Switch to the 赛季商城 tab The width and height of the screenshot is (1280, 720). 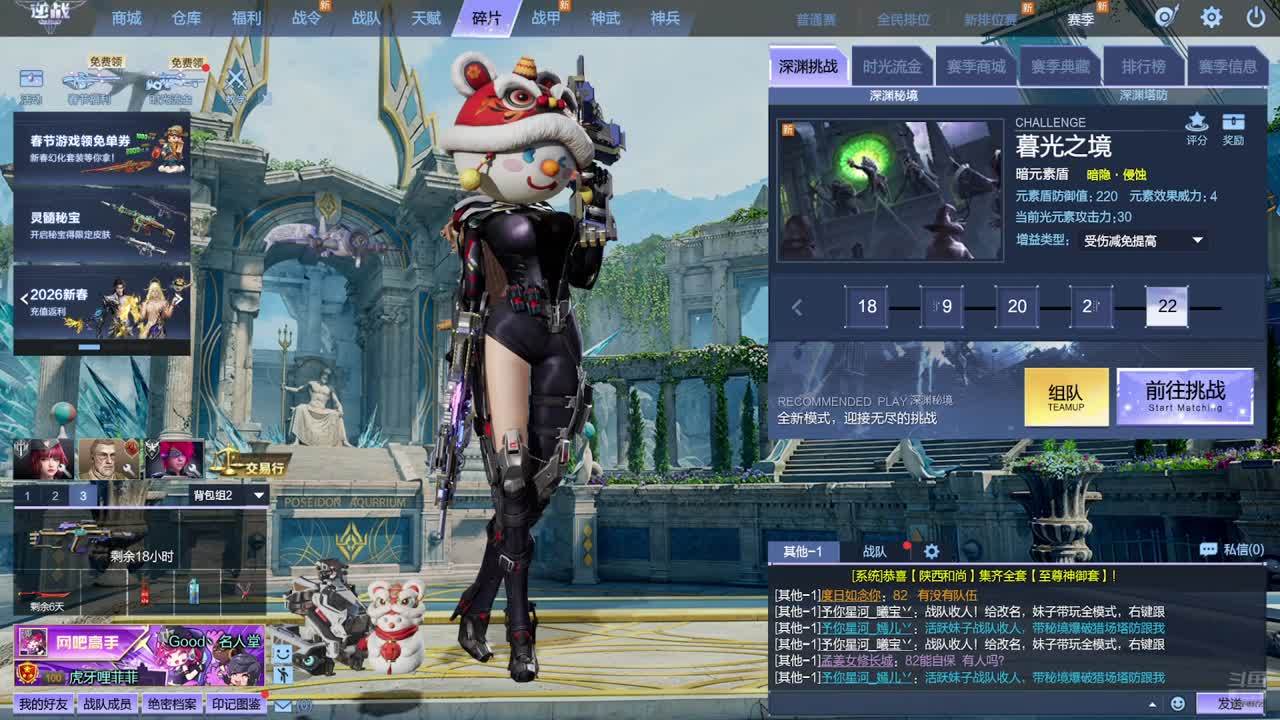pos(976,67)
